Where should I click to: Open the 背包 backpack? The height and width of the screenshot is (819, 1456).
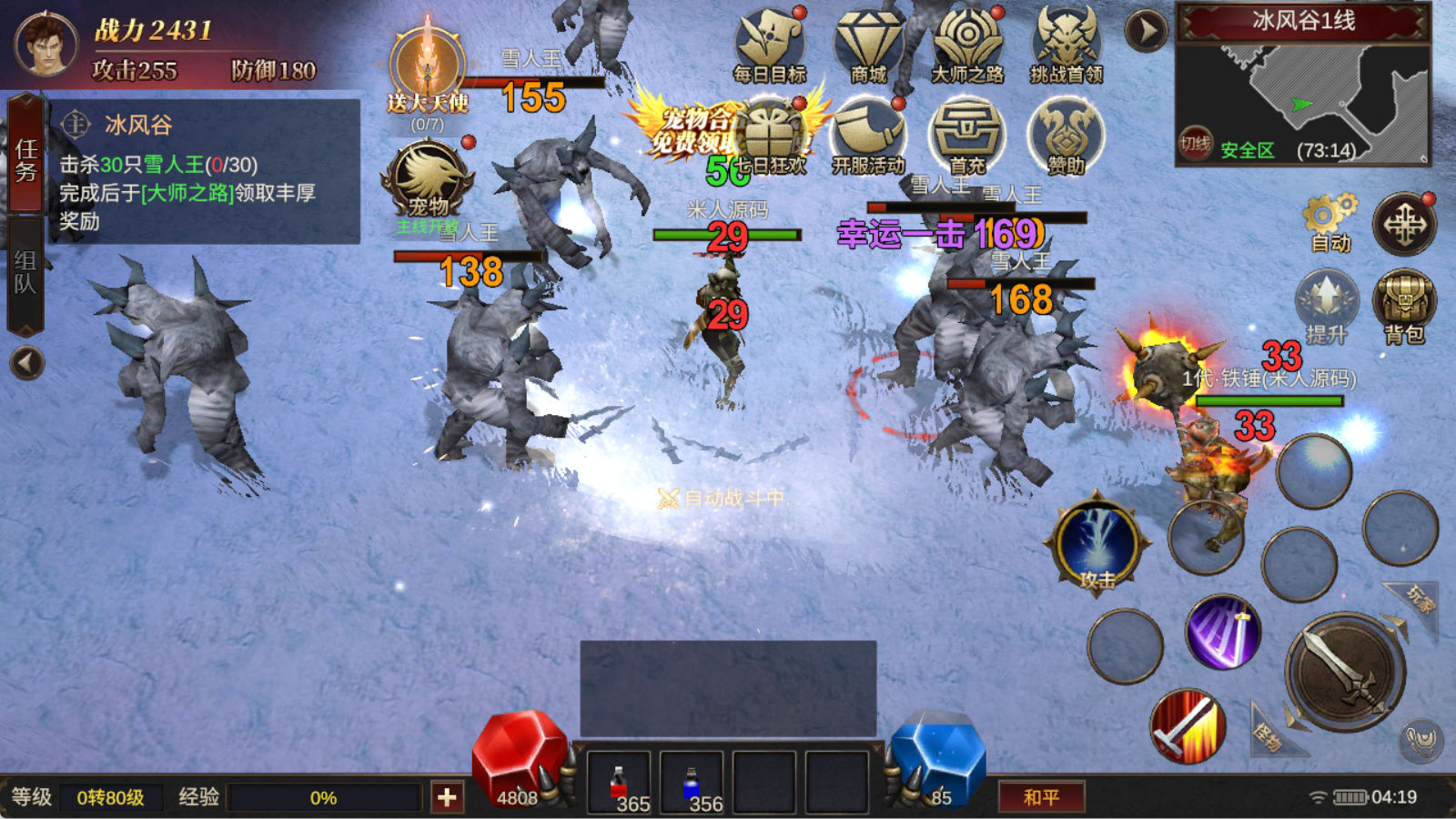tap(1404, 305)
